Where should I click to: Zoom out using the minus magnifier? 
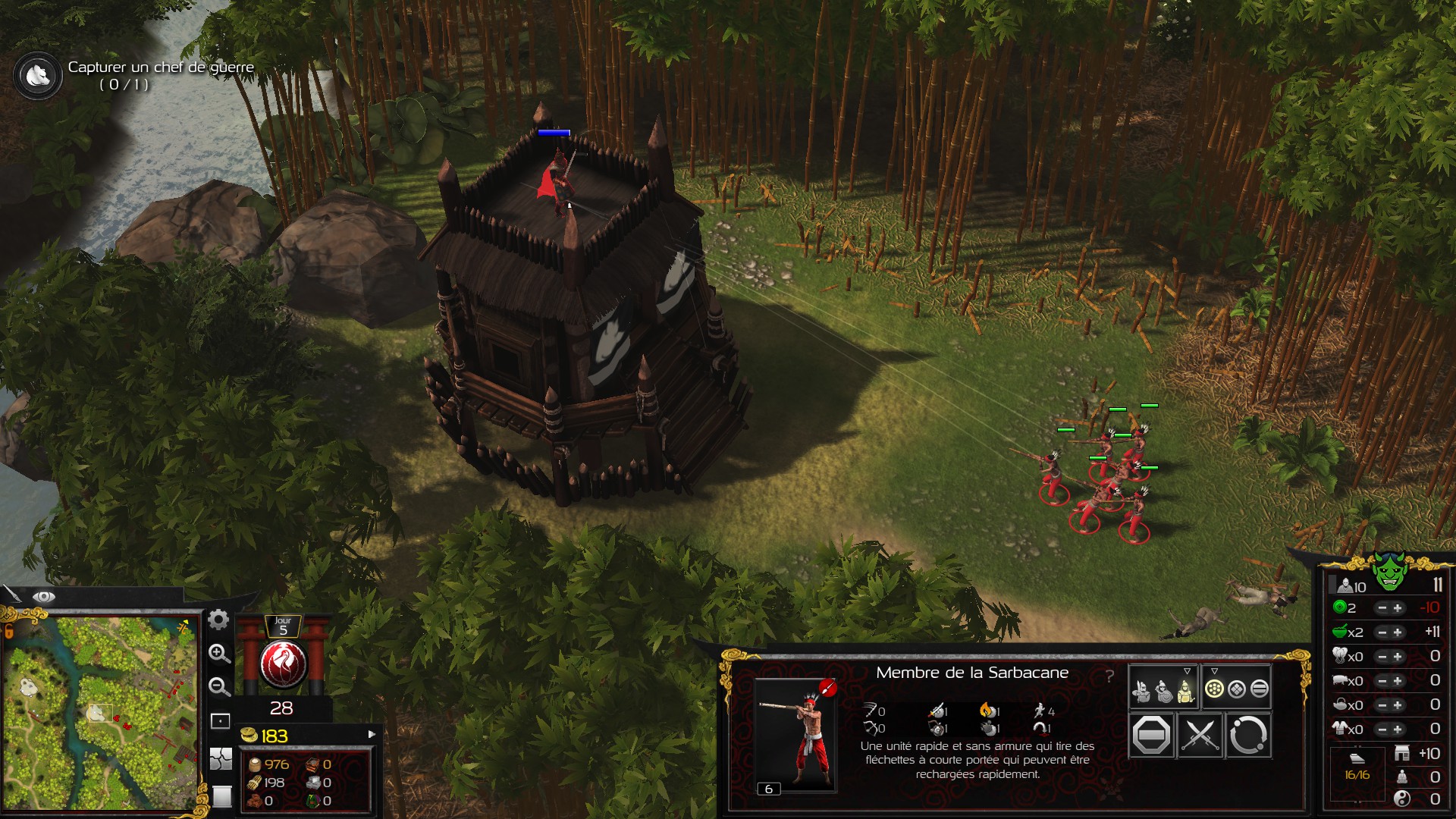click(219, 687)
